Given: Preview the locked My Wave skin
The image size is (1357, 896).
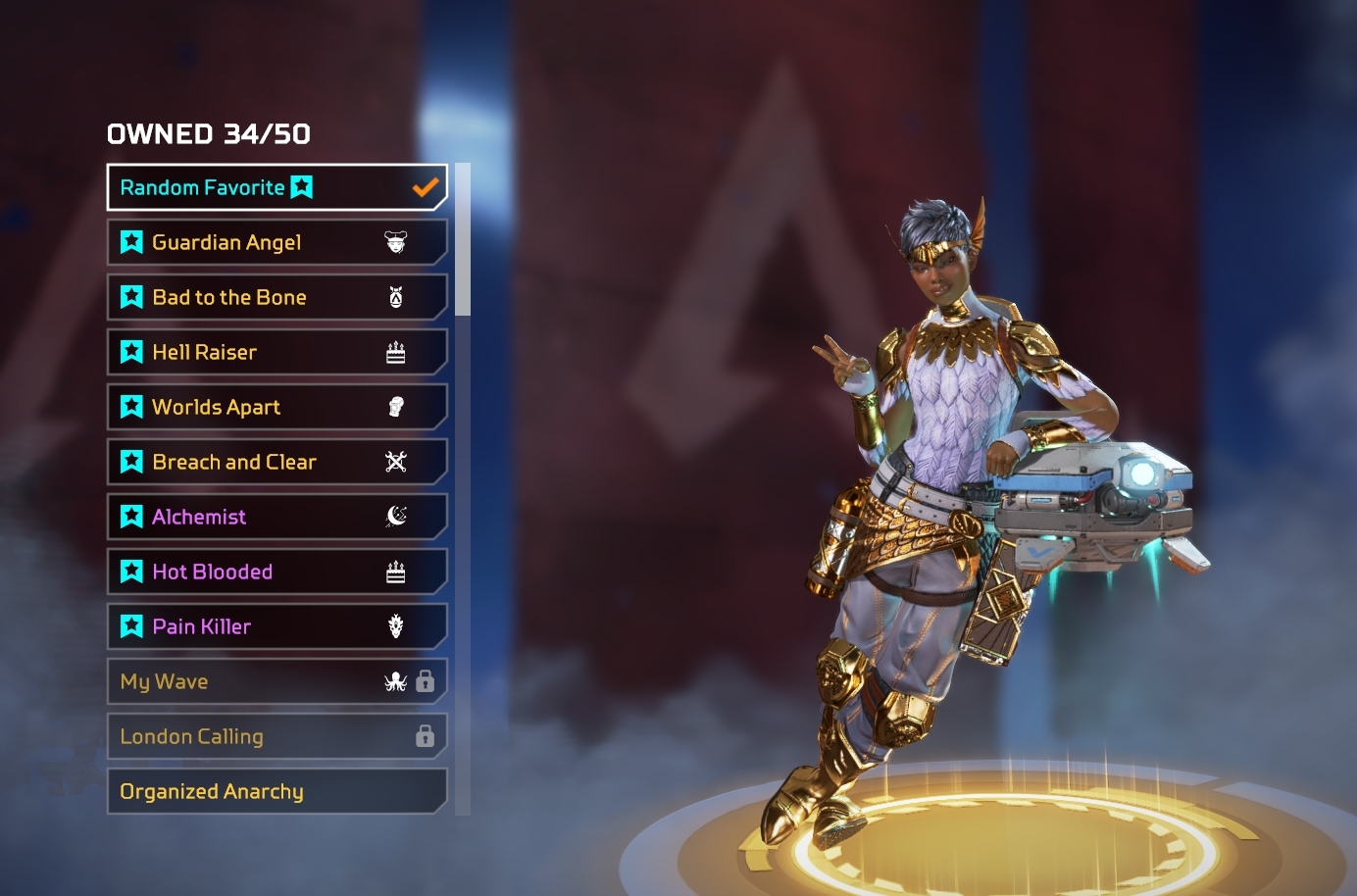Looking at the screenshot, I should [275, 681].
